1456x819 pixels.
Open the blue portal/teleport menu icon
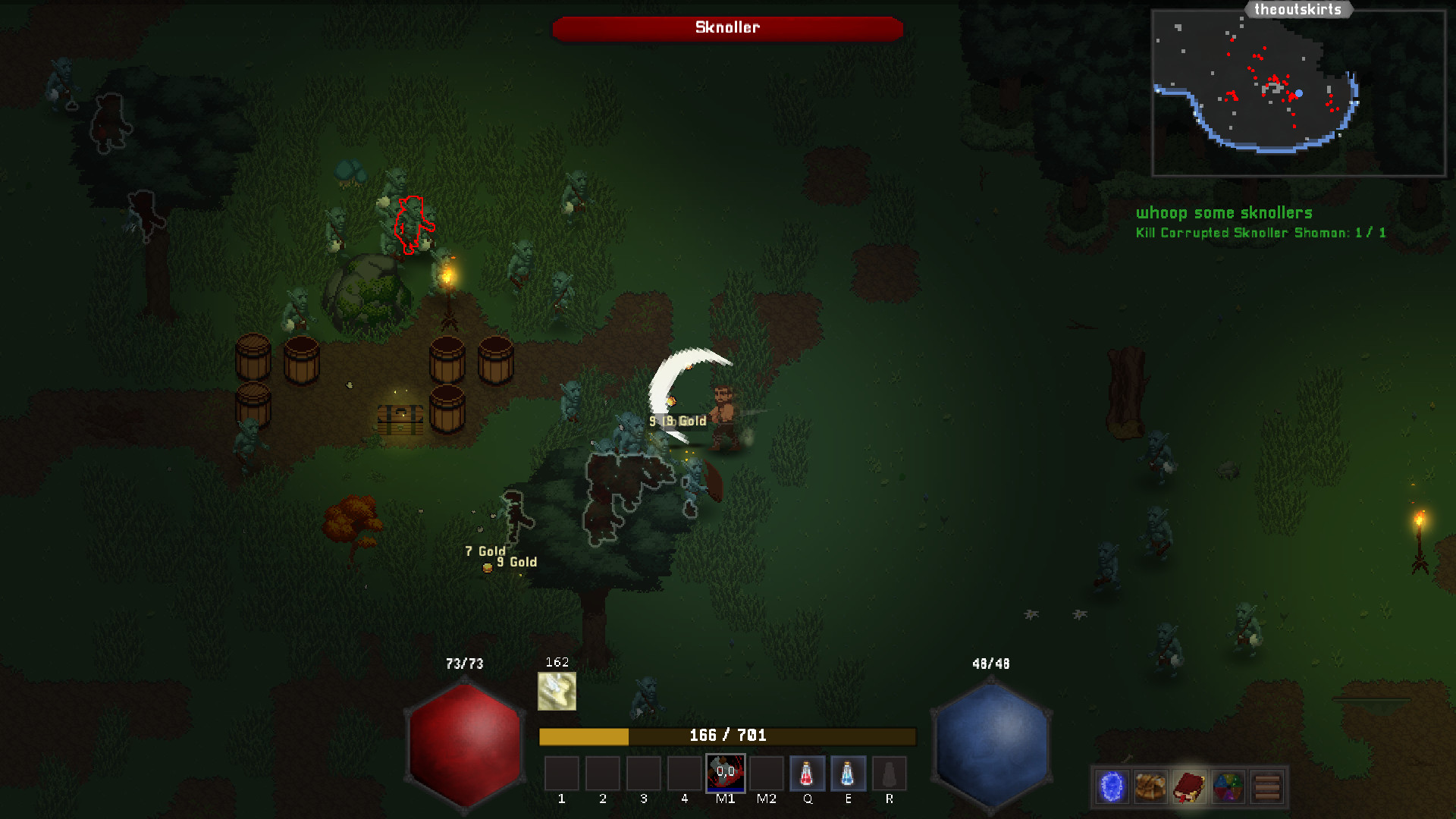[1112, 786]
